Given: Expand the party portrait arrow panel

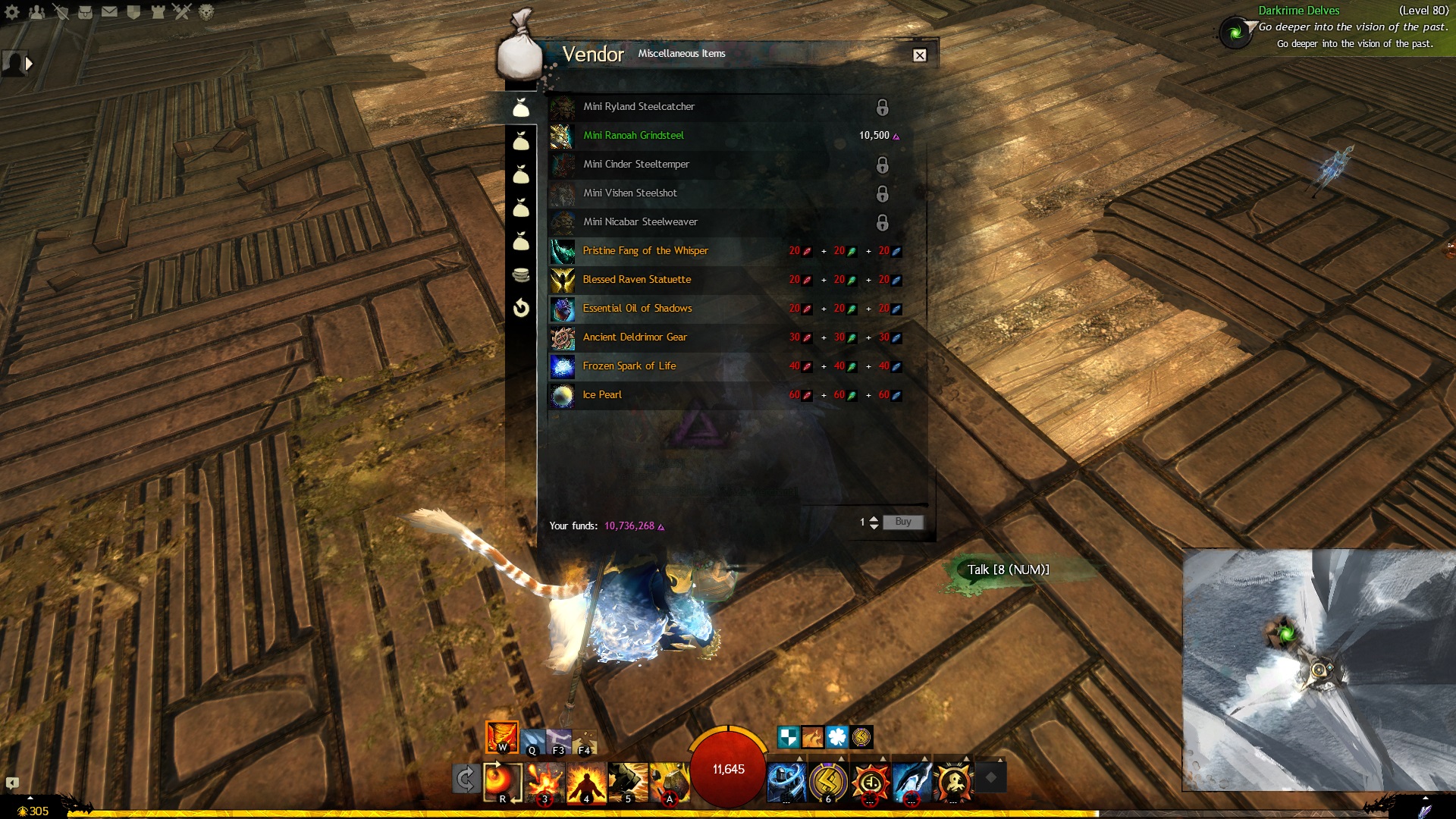Looking at the screenshot, I should (x=30, y=64).
